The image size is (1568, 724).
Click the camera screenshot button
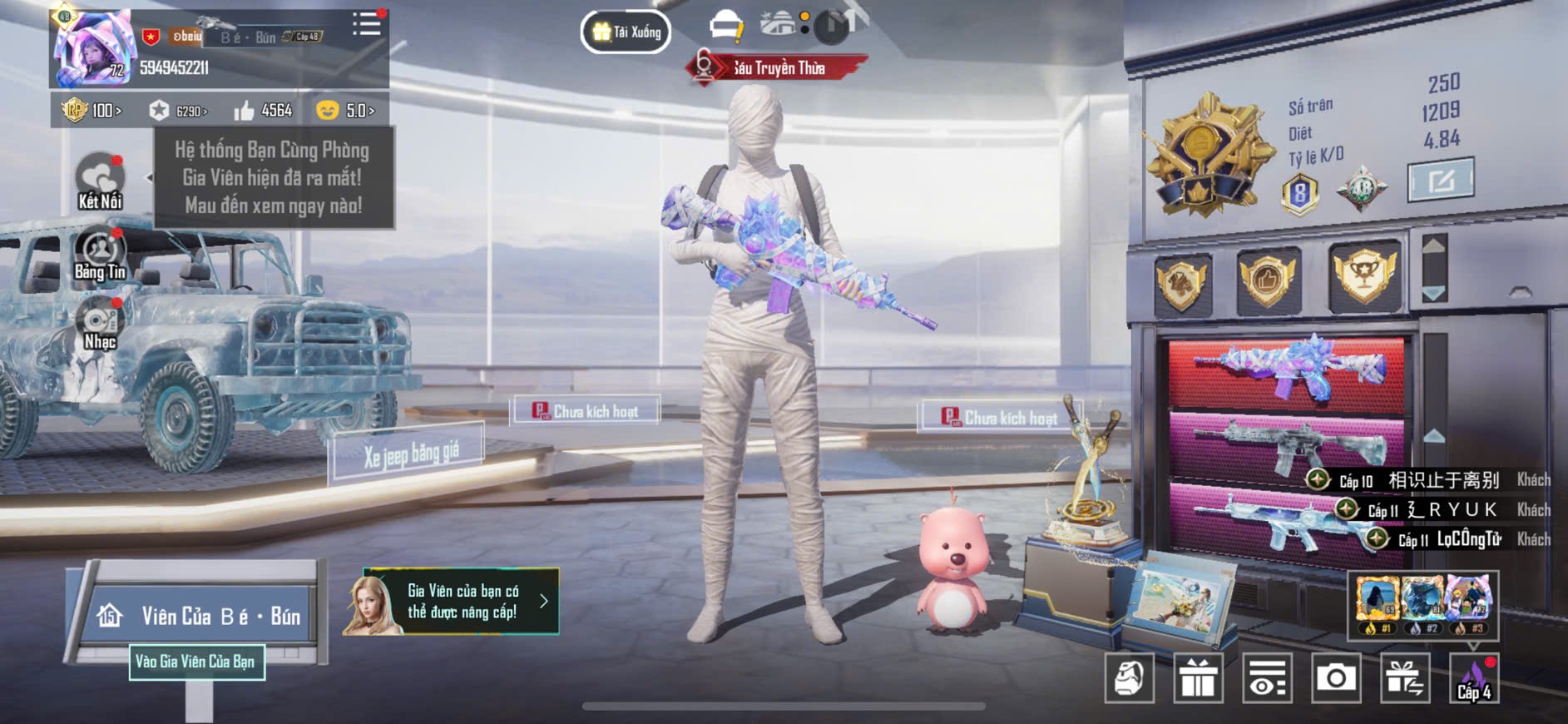click(1336, 678)
